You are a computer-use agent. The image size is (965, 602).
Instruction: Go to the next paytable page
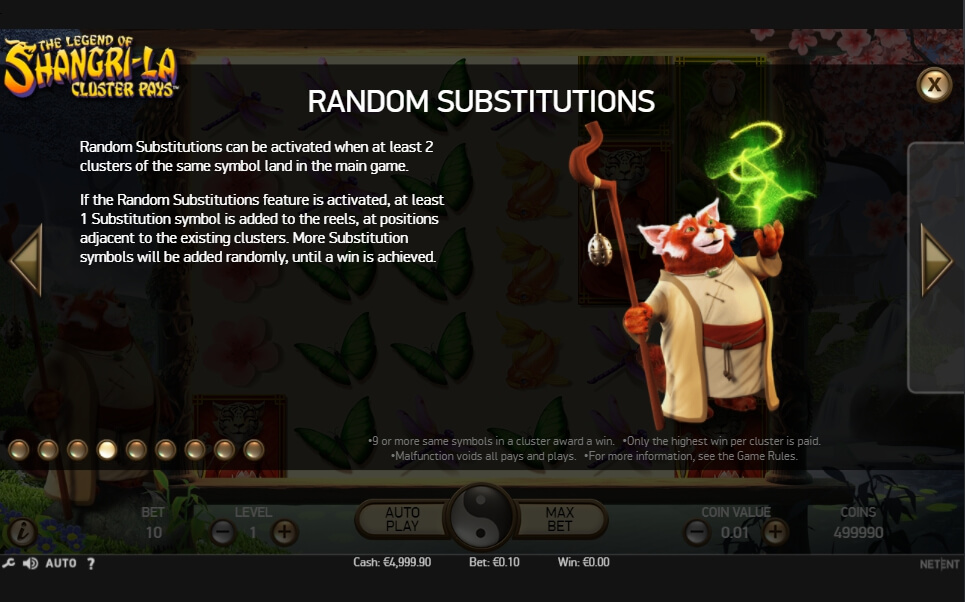937,260
